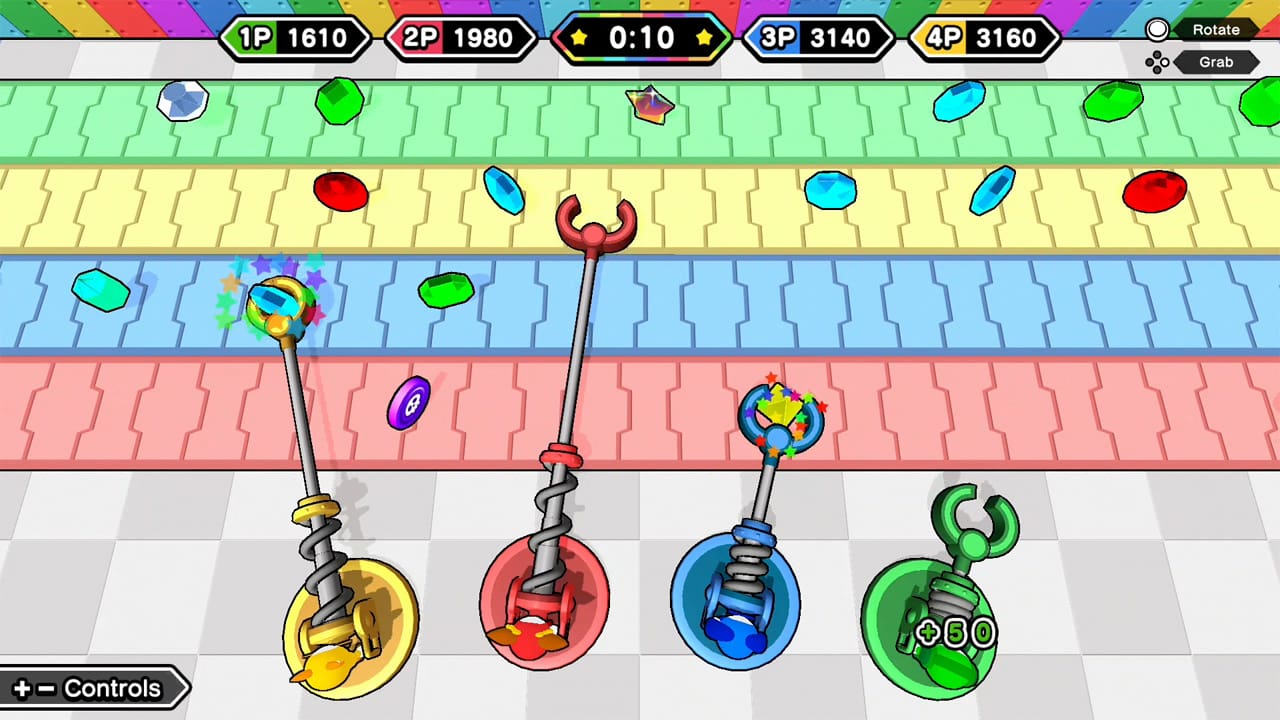Click the 2P score badge

click(461, 38)
